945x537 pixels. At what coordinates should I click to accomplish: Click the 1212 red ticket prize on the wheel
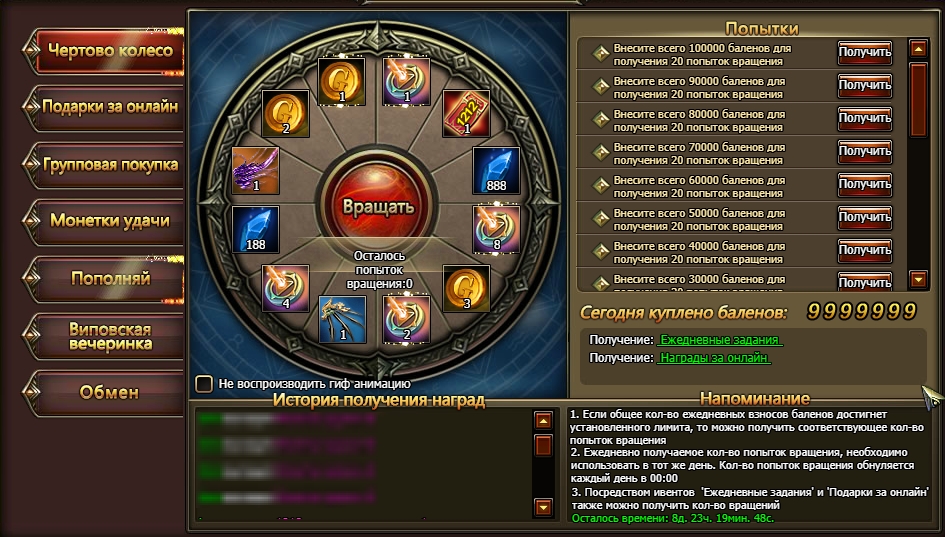pos(467,113)
